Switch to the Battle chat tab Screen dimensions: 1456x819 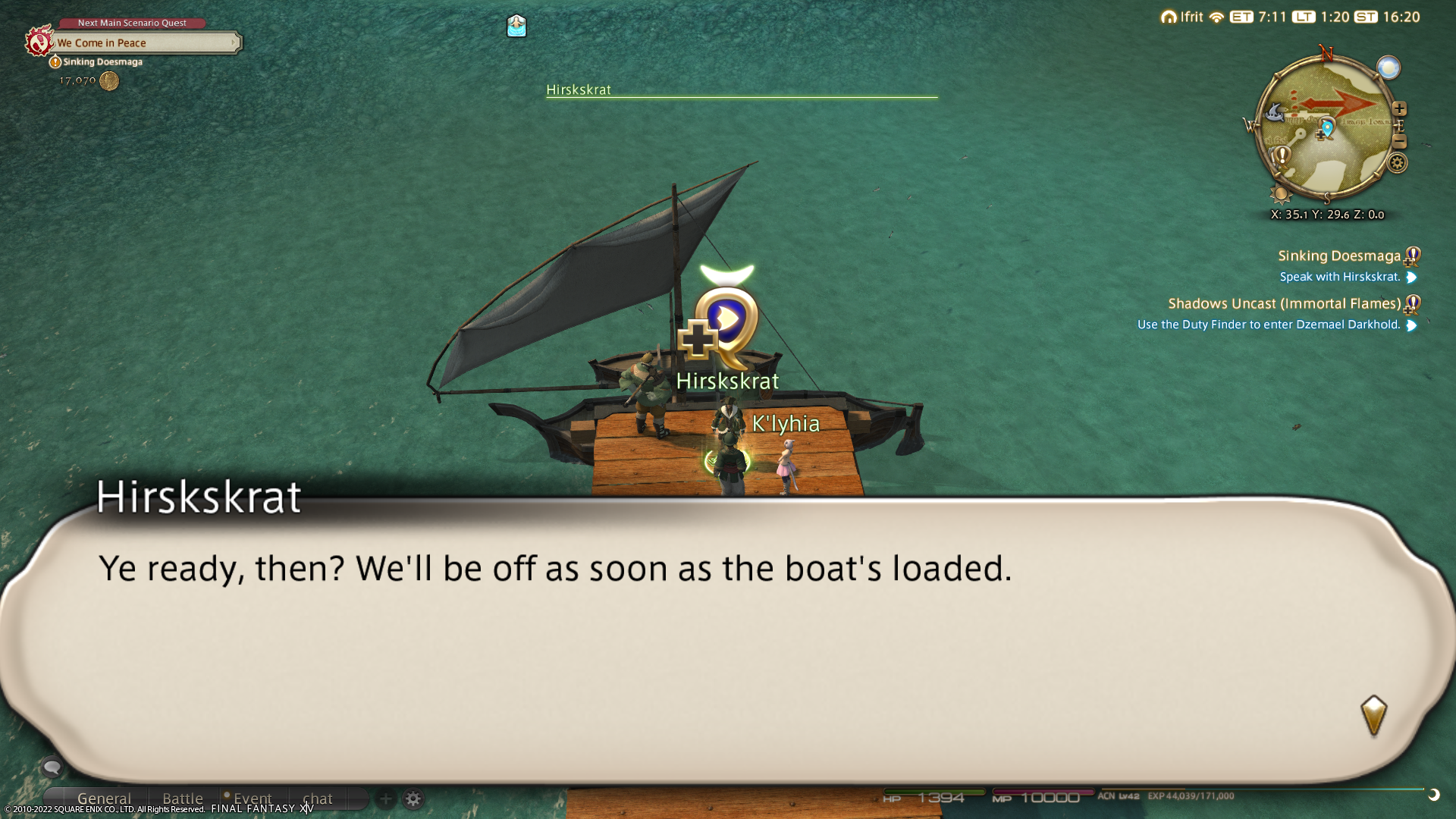(x=183, y=799)
